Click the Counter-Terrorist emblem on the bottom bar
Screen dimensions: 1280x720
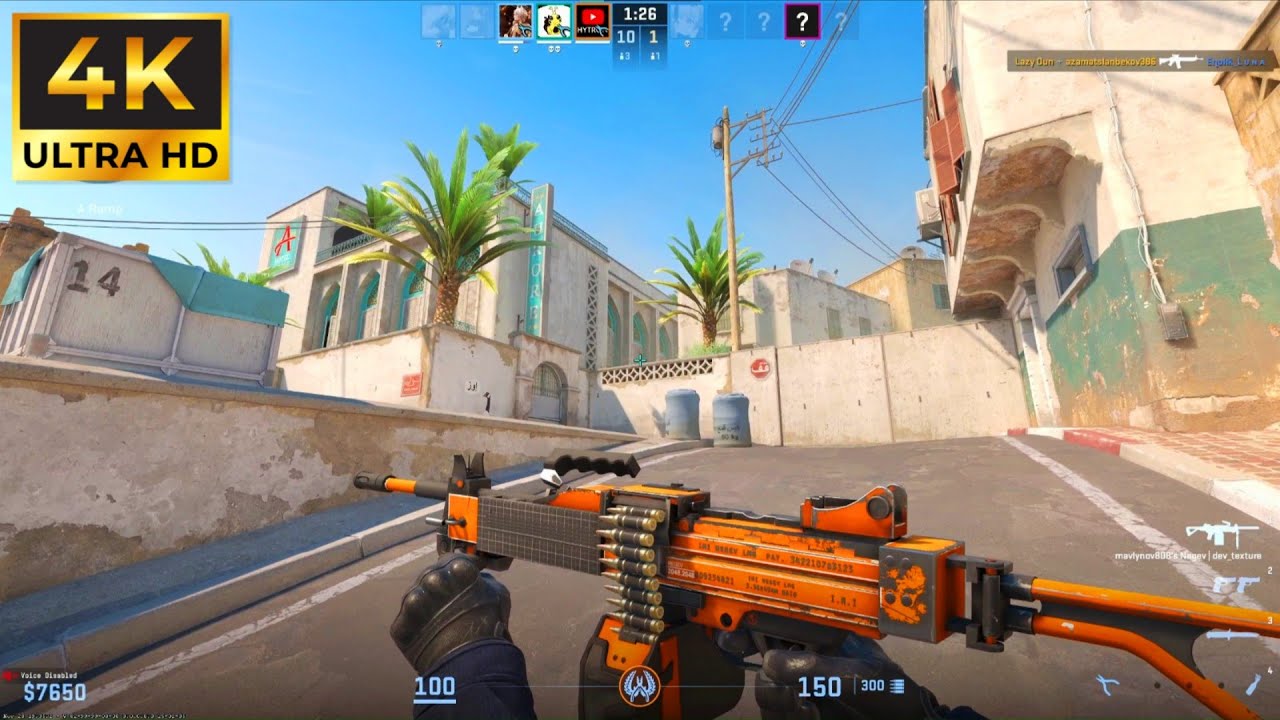click(x=638, y=685)
